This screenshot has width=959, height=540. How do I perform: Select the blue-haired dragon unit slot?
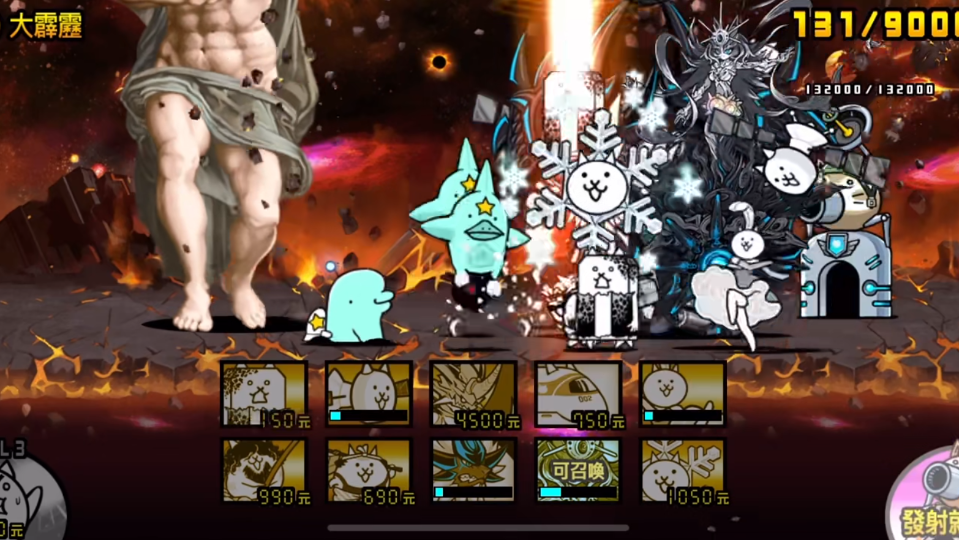473,470
